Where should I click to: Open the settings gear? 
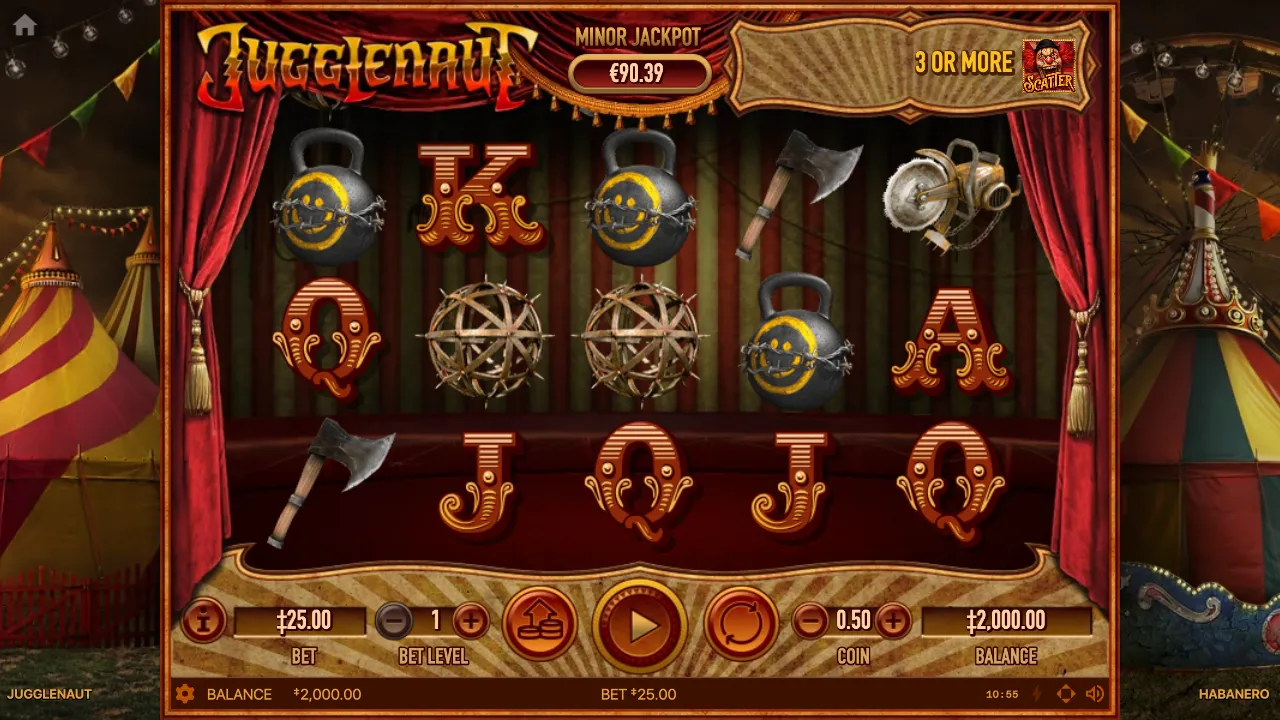coord(185,694)
